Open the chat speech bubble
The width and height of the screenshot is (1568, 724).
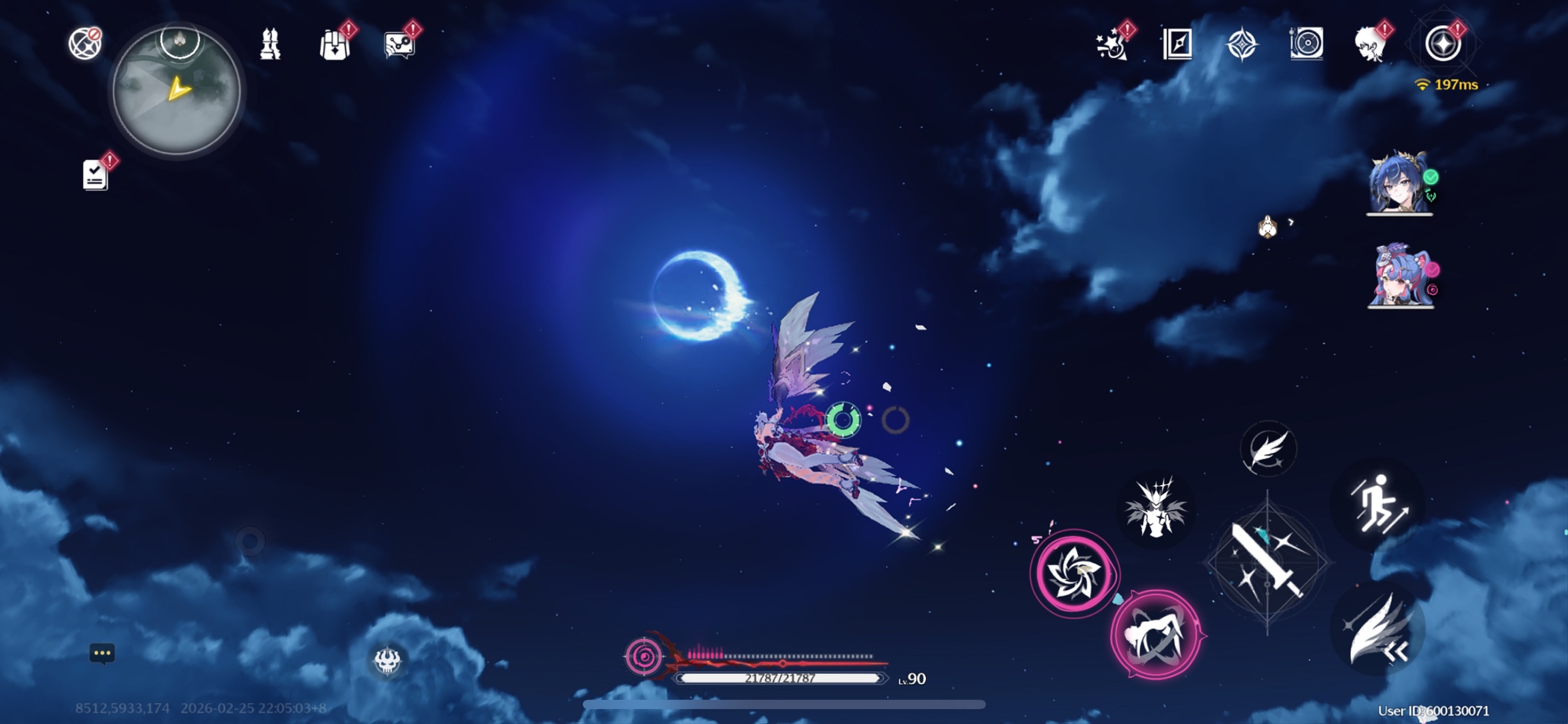[x=103, y=653]
